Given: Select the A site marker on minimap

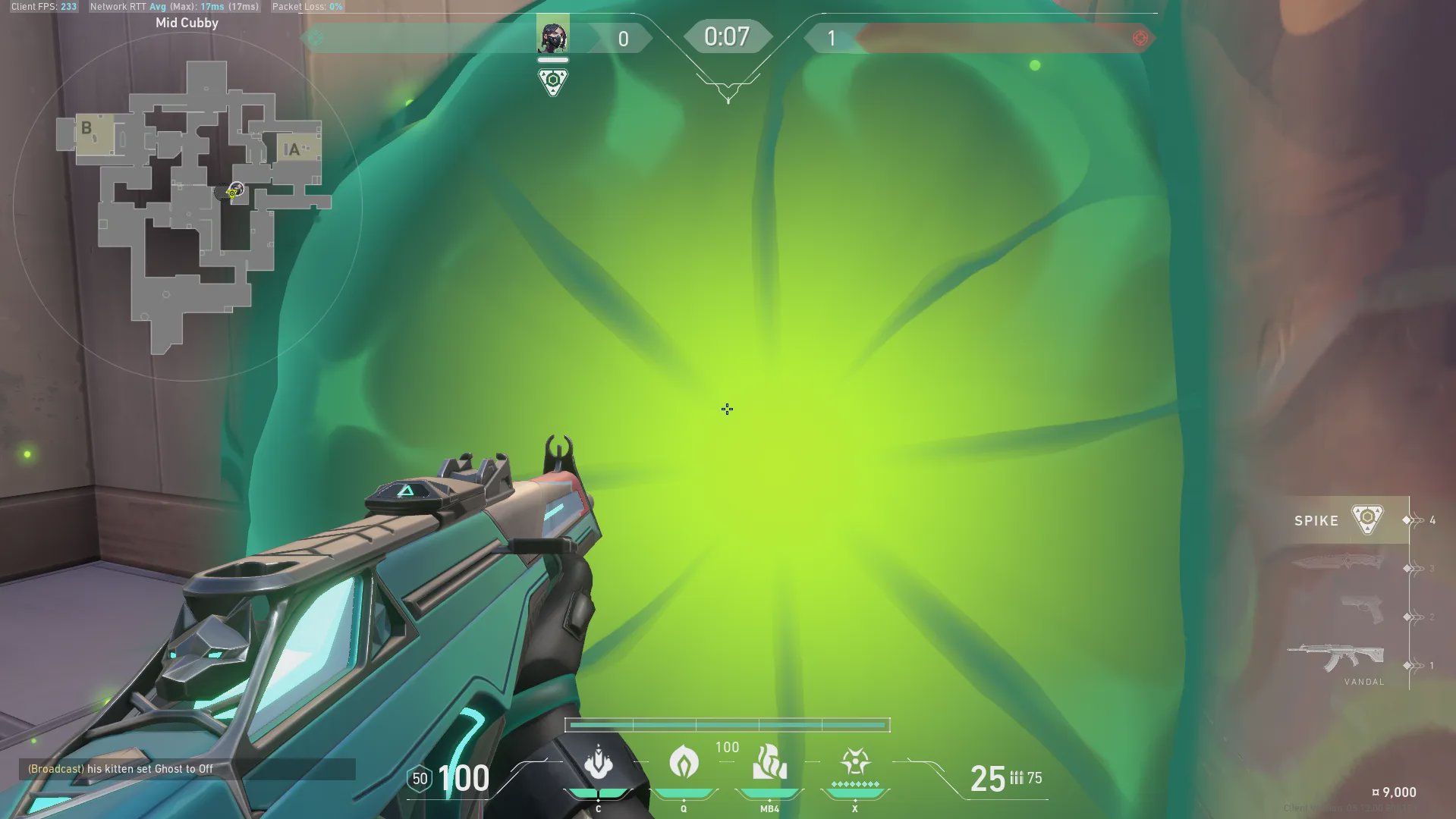Looking at the screenshot, I should coord(294,149).
